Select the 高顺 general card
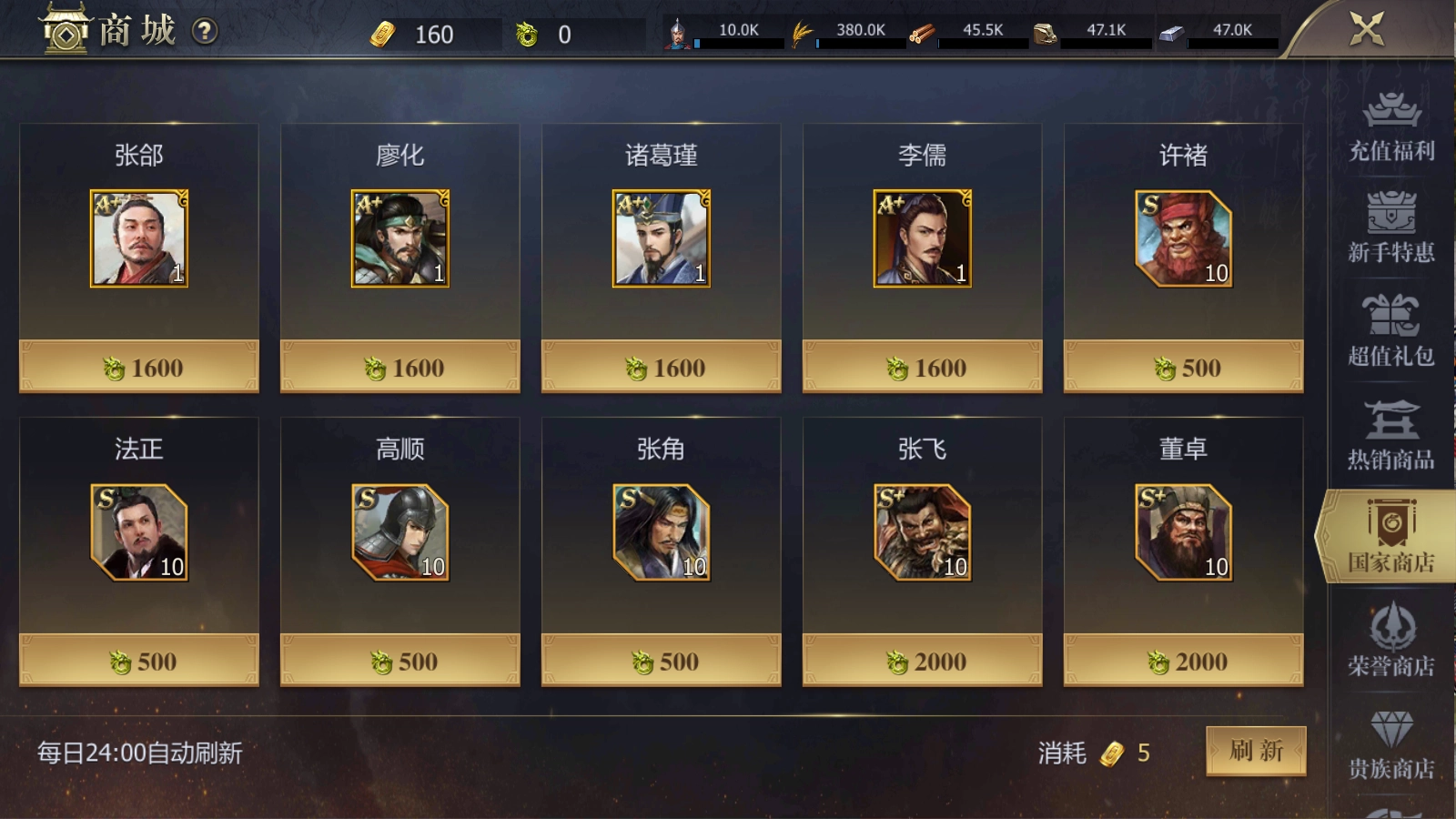This screenshot has height=819, width=1456. pyautogui.click(x=400, y=533)
